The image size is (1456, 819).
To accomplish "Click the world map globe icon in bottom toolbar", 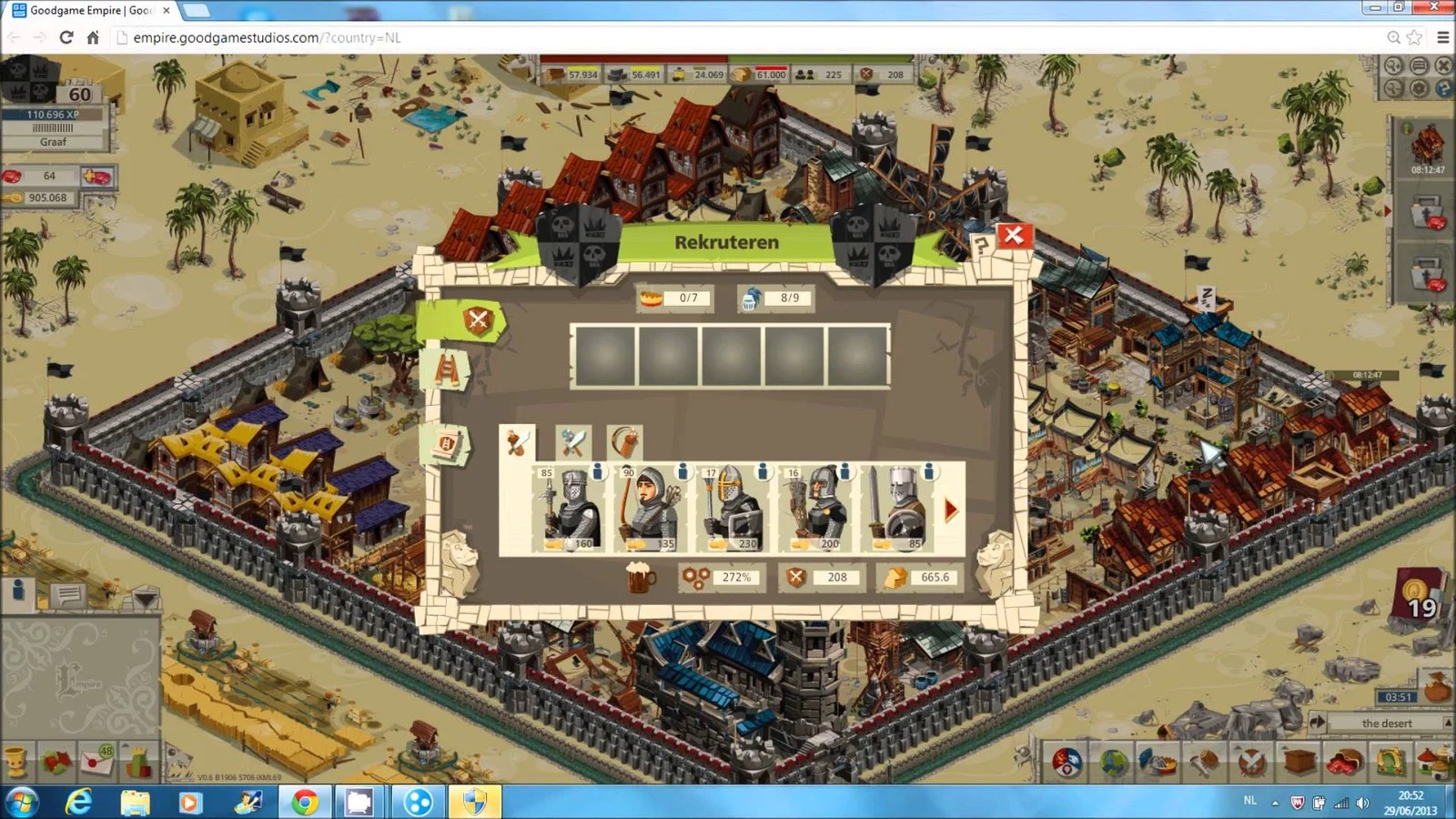I will click(1112, 764).
